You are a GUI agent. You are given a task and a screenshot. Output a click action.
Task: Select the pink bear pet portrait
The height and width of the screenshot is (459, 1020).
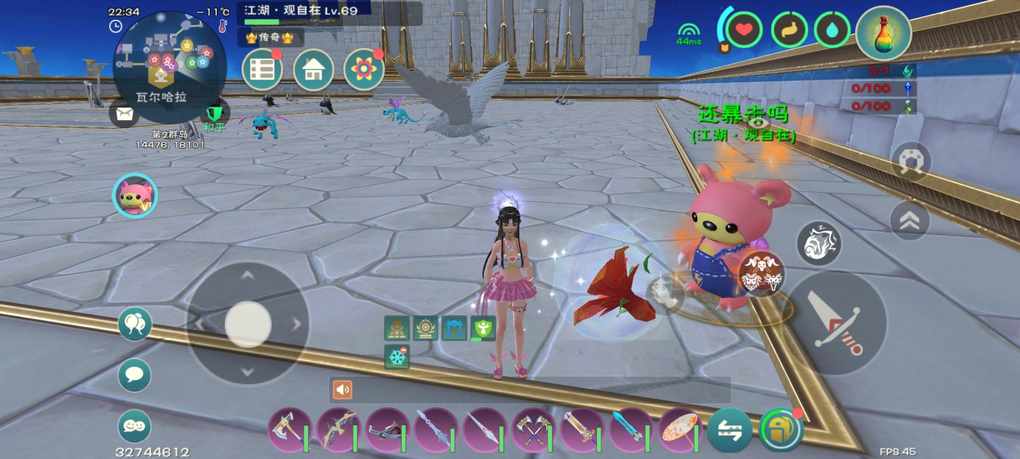click(134, 195)
